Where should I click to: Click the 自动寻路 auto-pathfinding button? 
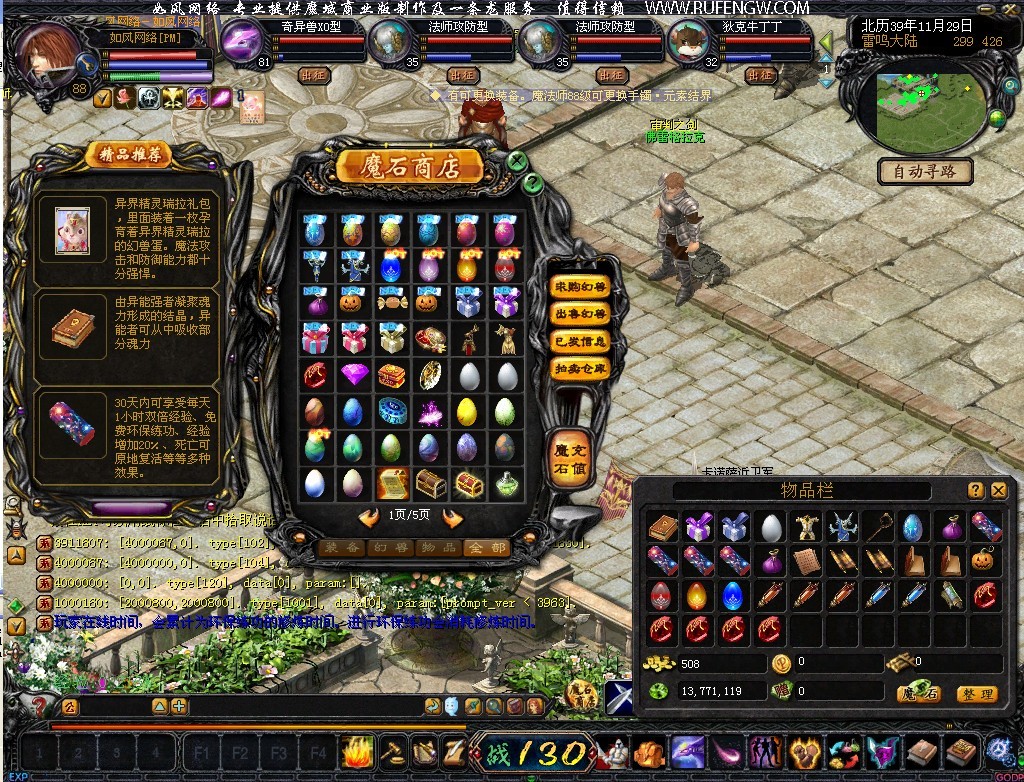pos(925,172)
